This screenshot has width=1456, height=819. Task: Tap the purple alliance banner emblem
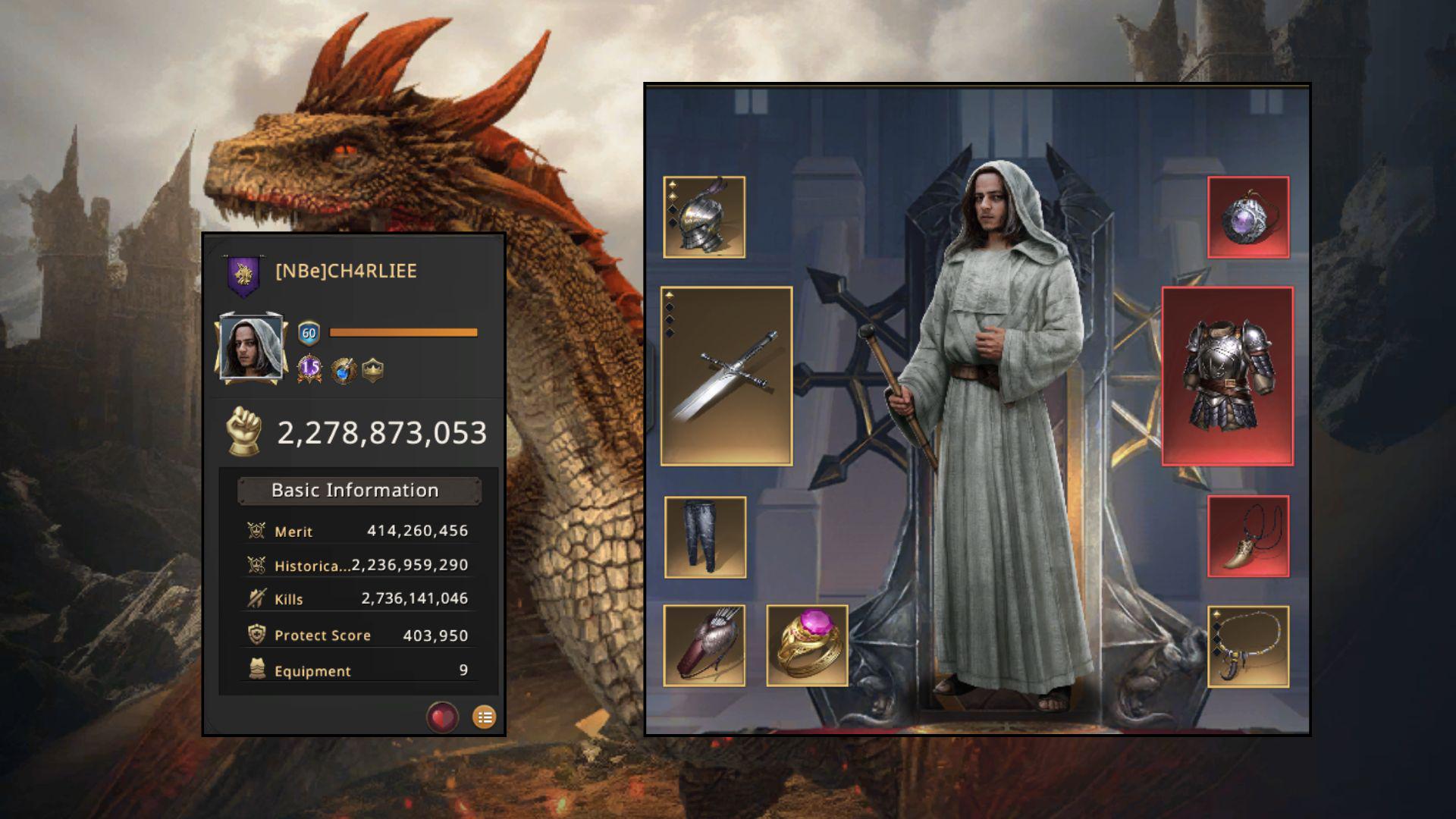(x=243, y=275)
